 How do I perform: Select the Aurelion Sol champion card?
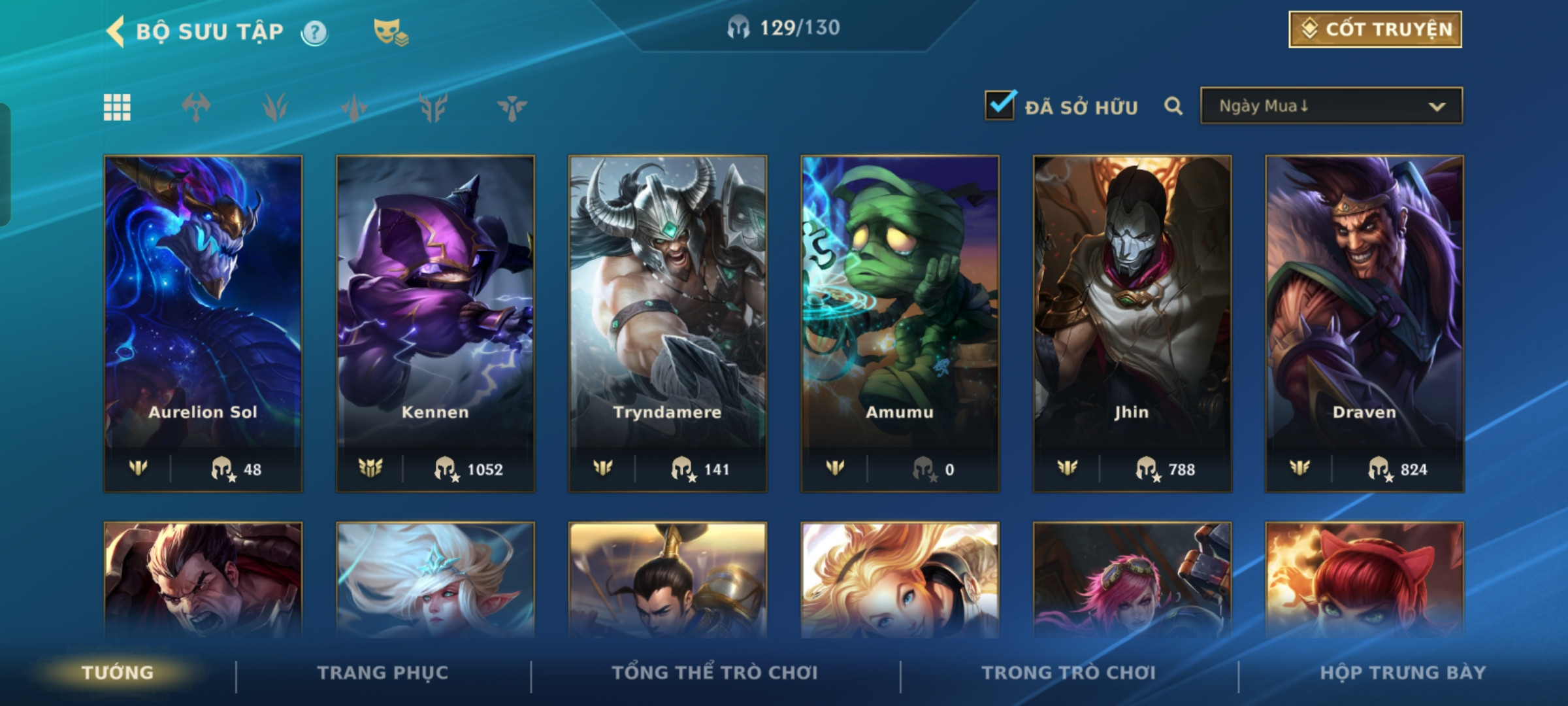pos(203,323)
